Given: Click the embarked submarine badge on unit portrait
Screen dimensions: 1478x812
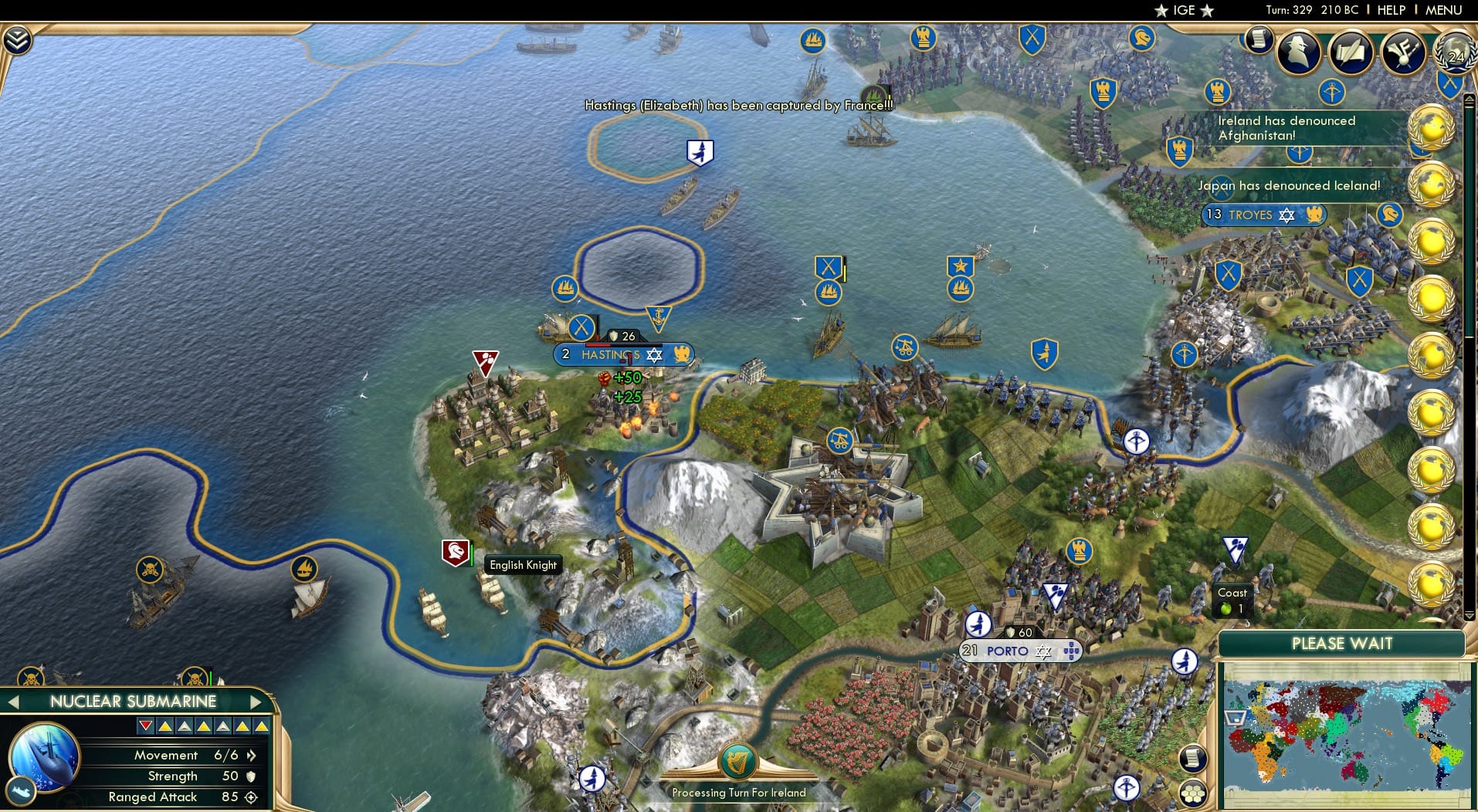Looking at the screenshot, I should pyautogui.click(x=22, y=791).
